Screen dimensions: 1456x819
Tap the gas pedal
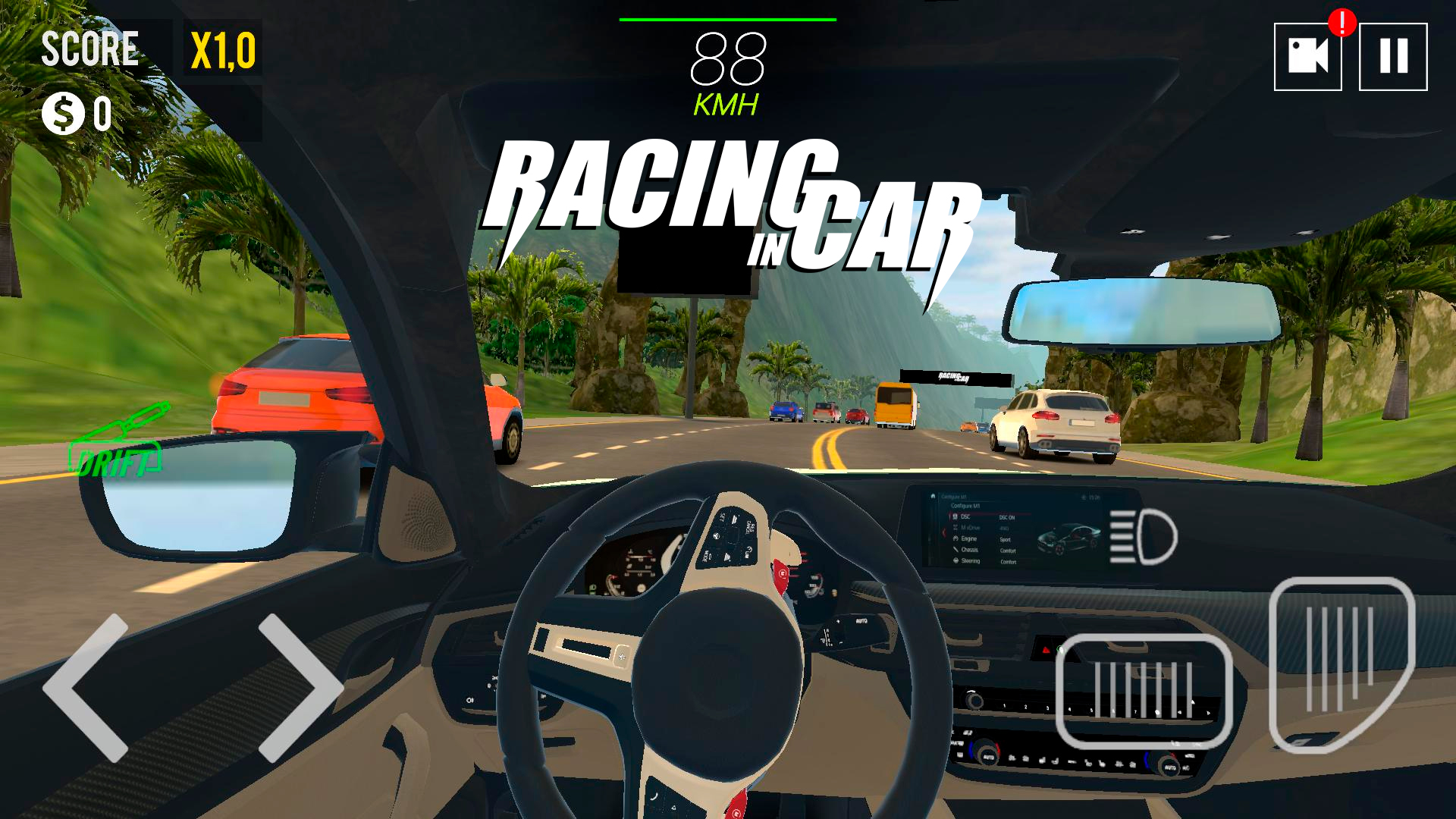tap(1341, 664)
